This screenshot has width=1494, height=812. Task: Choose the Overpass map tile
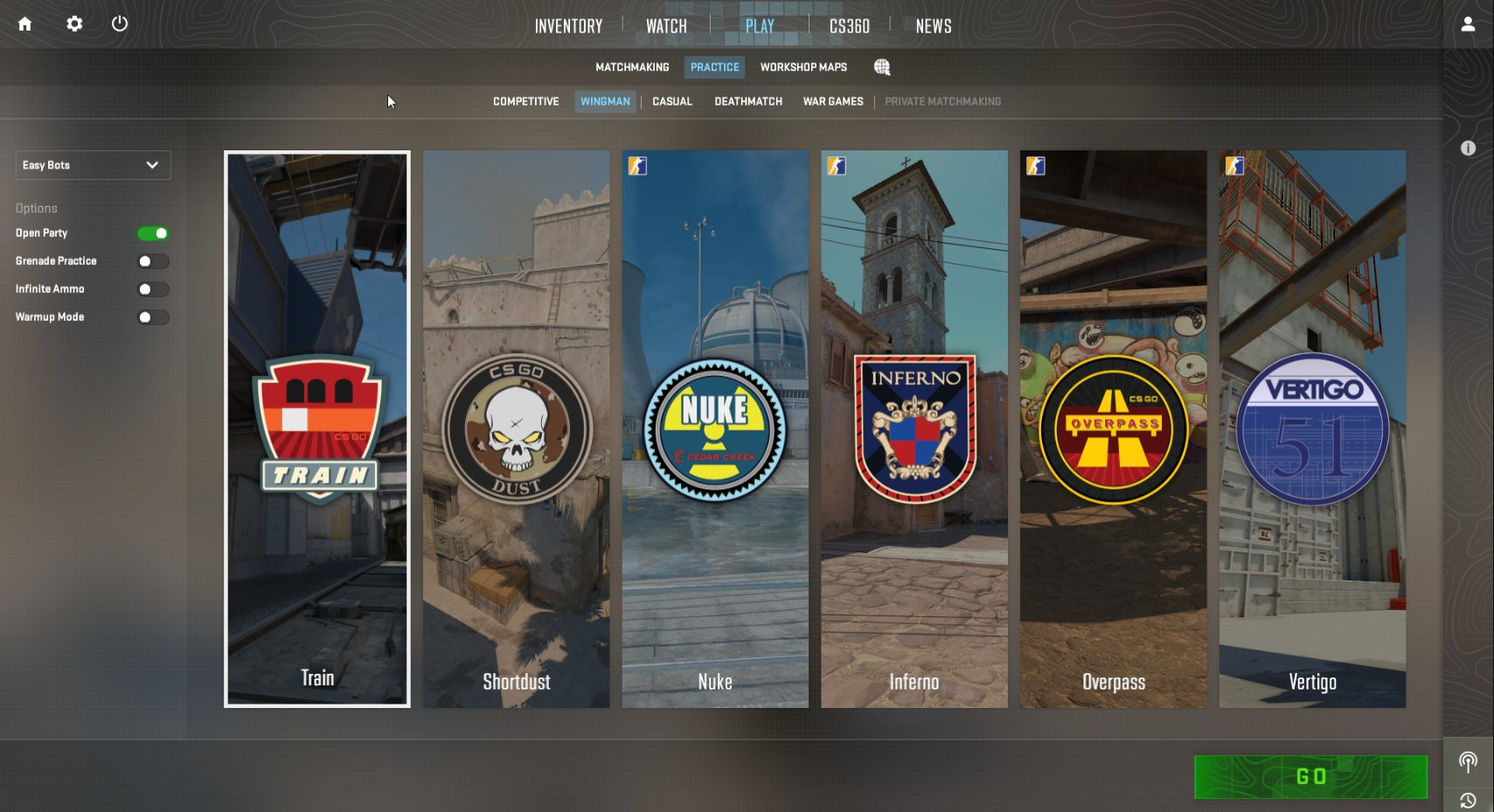1113,428
